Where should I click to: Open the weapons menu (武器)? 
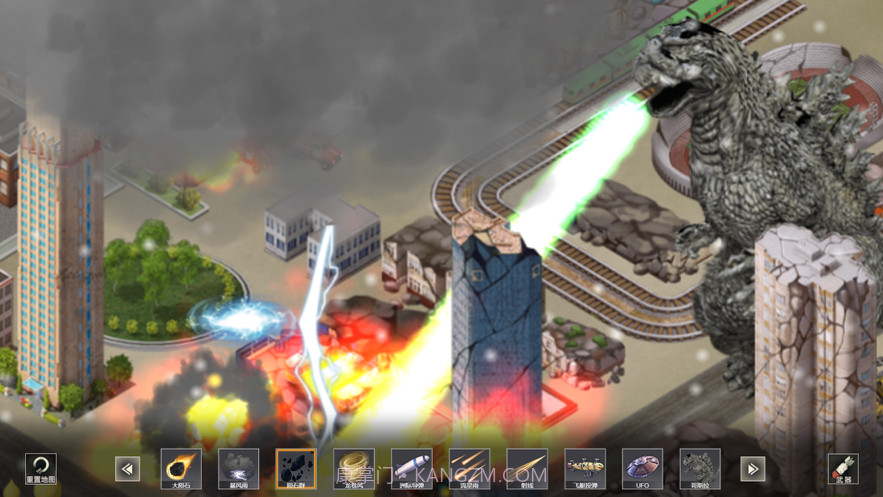click(x=843, y=468)
